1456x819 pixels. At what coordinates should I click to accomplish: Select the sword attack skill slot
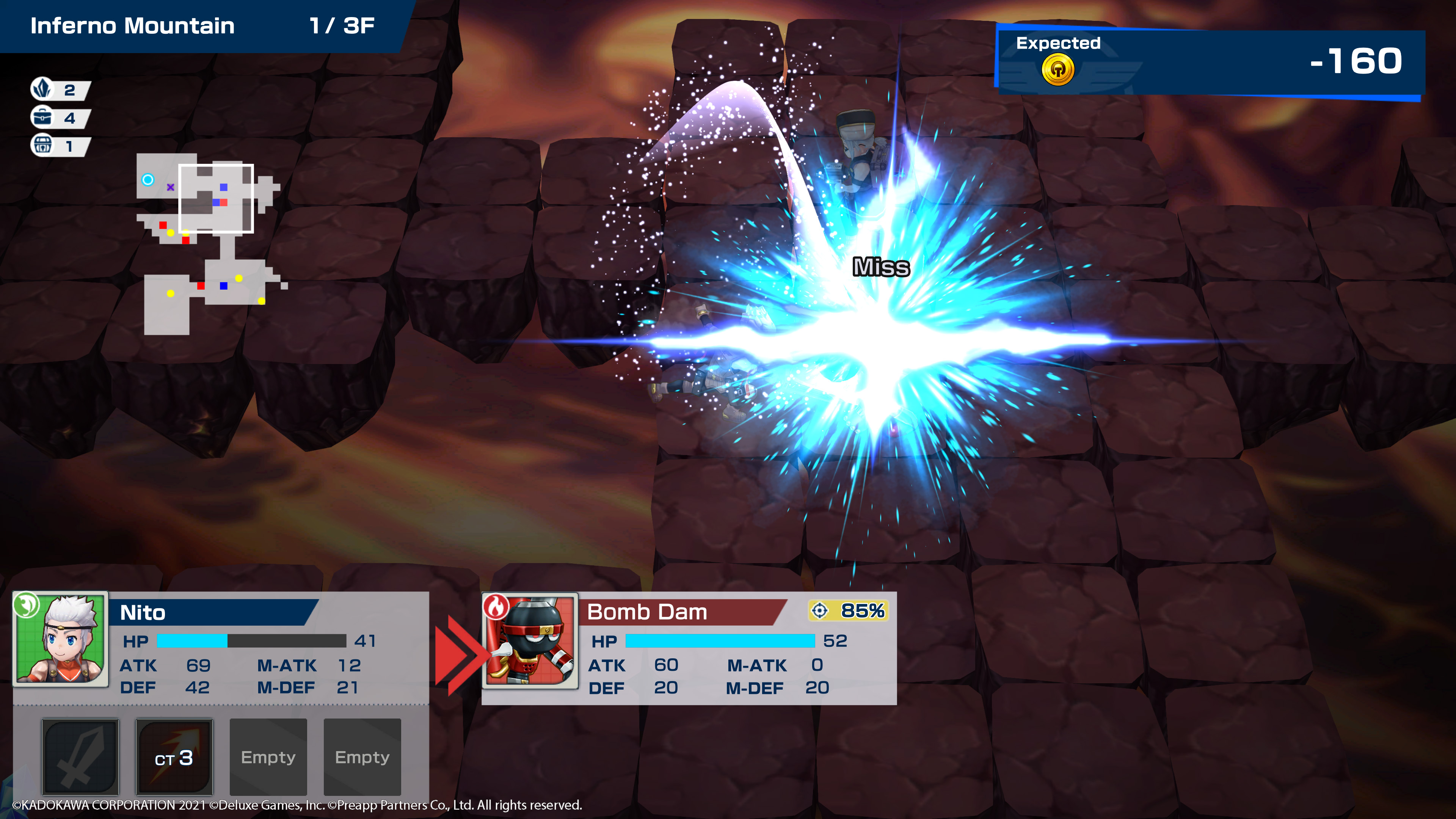pyautogui.click(x=80, y=756)
